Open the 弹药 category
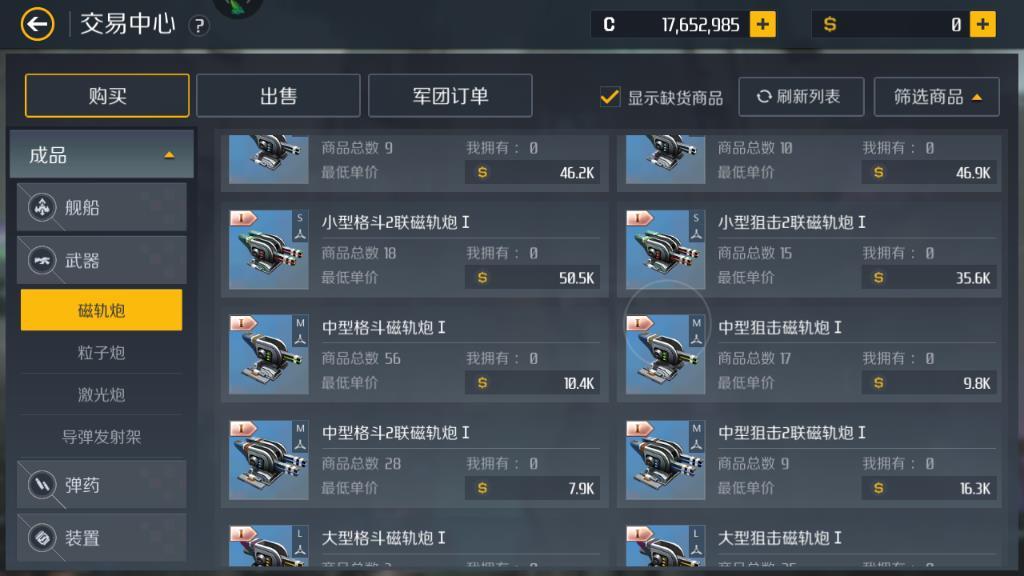Viewport: 1024px width, 576px height. (101, 486)
